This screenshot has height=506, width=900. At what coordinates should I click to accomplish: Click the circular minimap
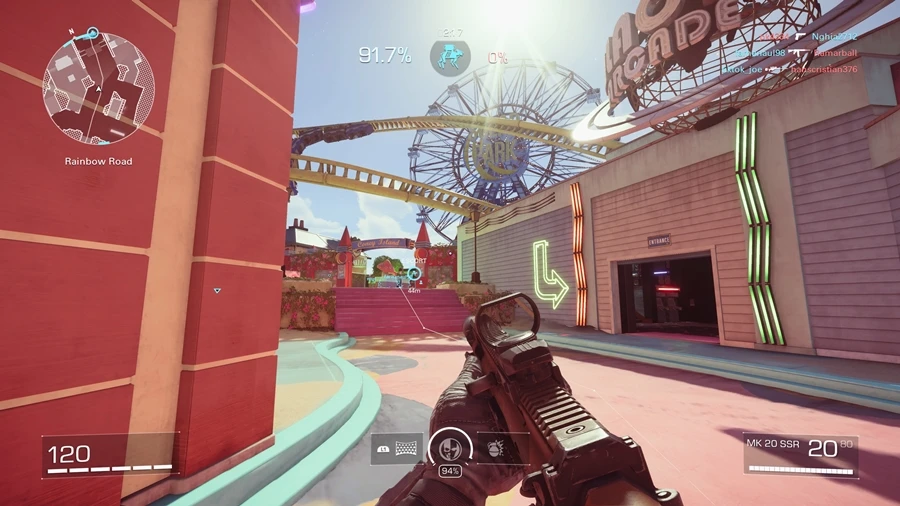coord(98,87)
